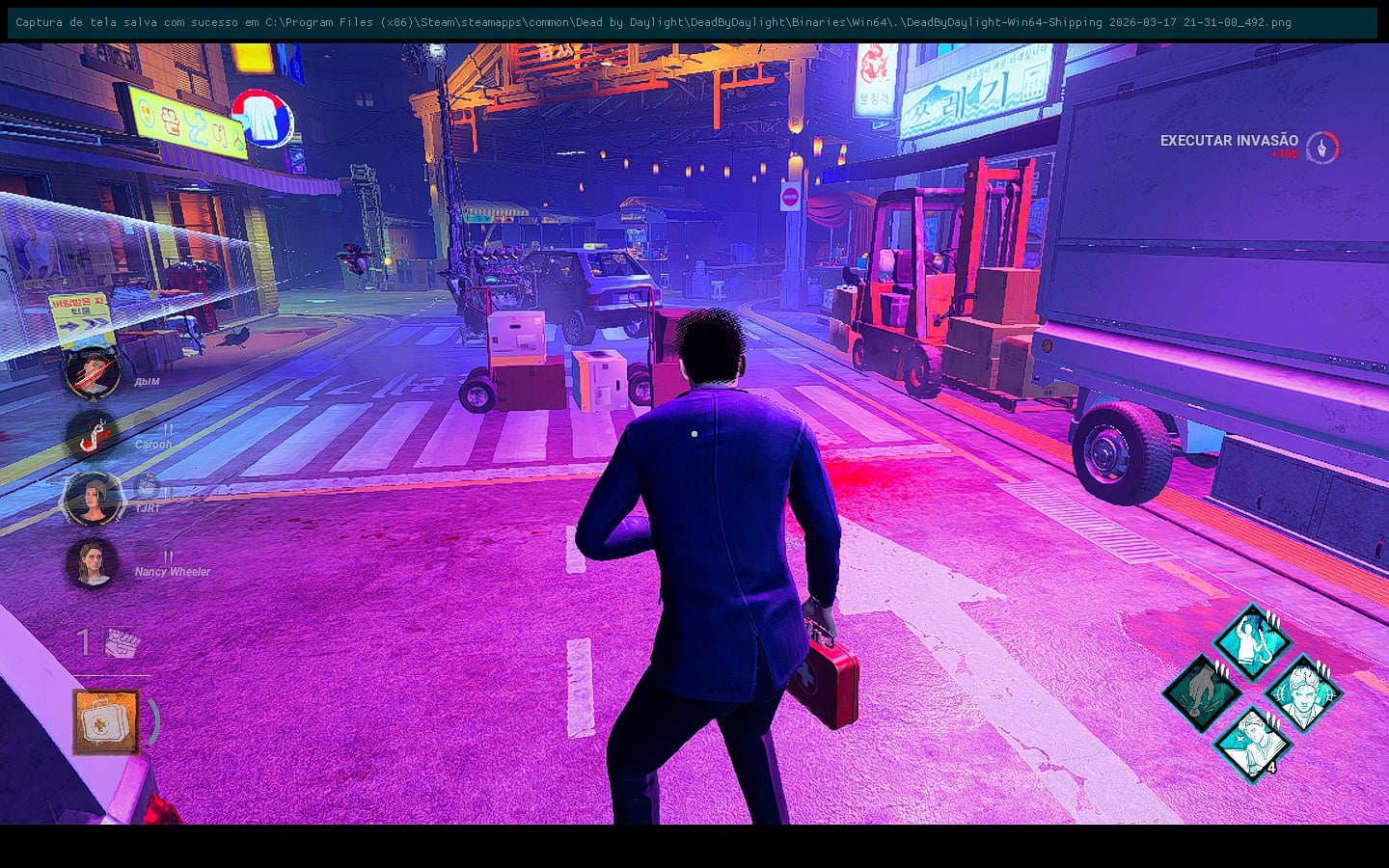Select the Дым survivor portrait
Image resolution: width=1389 pixels, height=868 pixels.
click(x=93, y=372)
